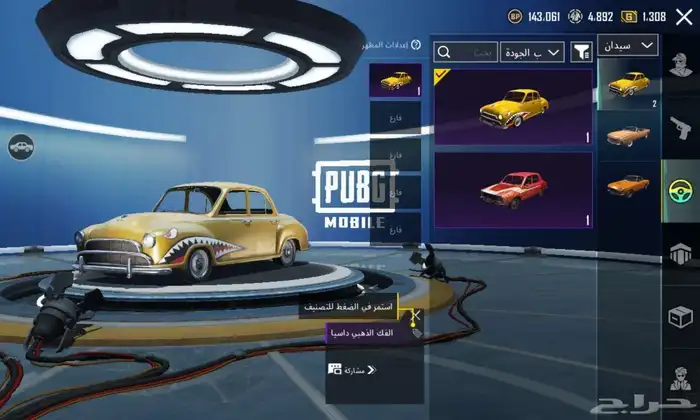
Task: Open the steering wheel vehicles tab
Action: 680,190
